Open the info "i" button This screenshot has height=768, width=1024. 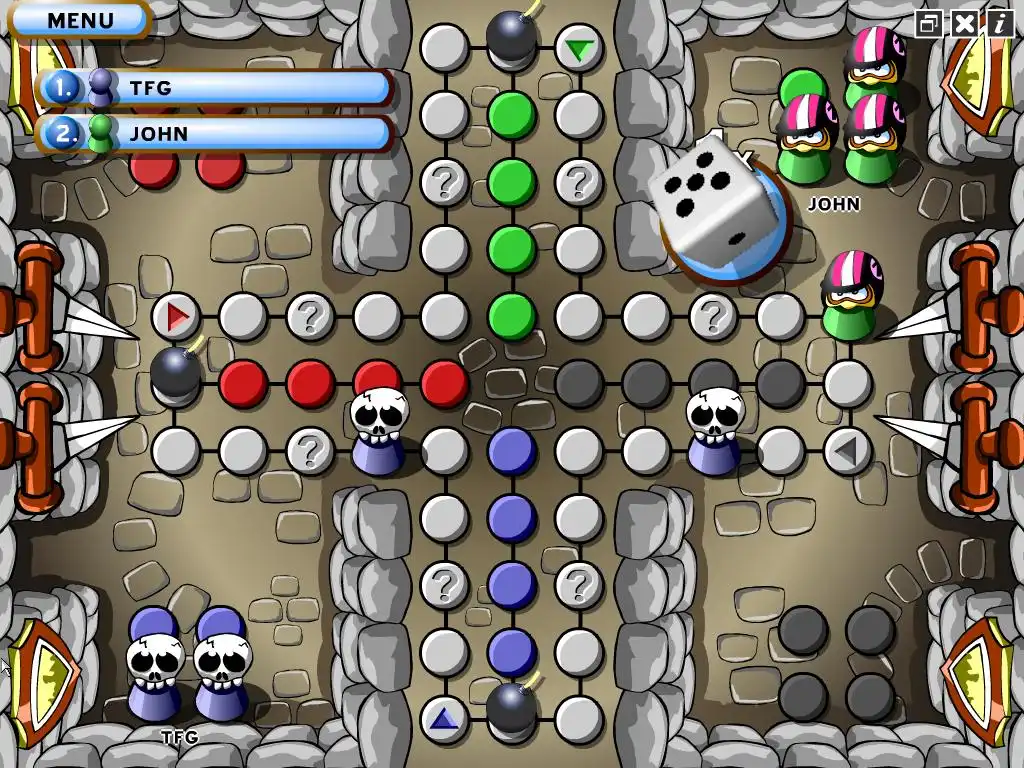click(998, 24)
